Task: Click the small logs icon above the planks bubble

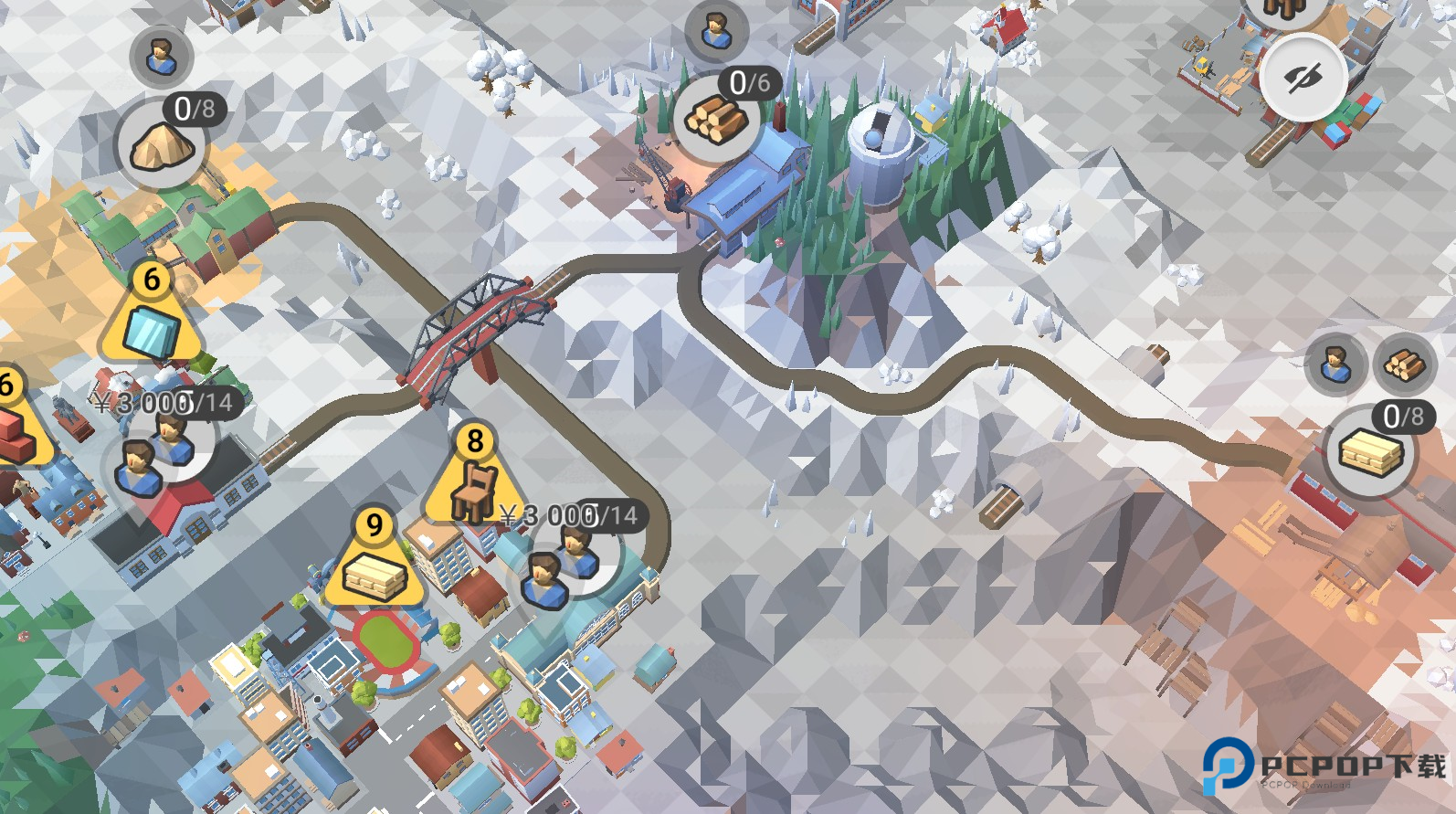Action: click(x=1403, y=365)
